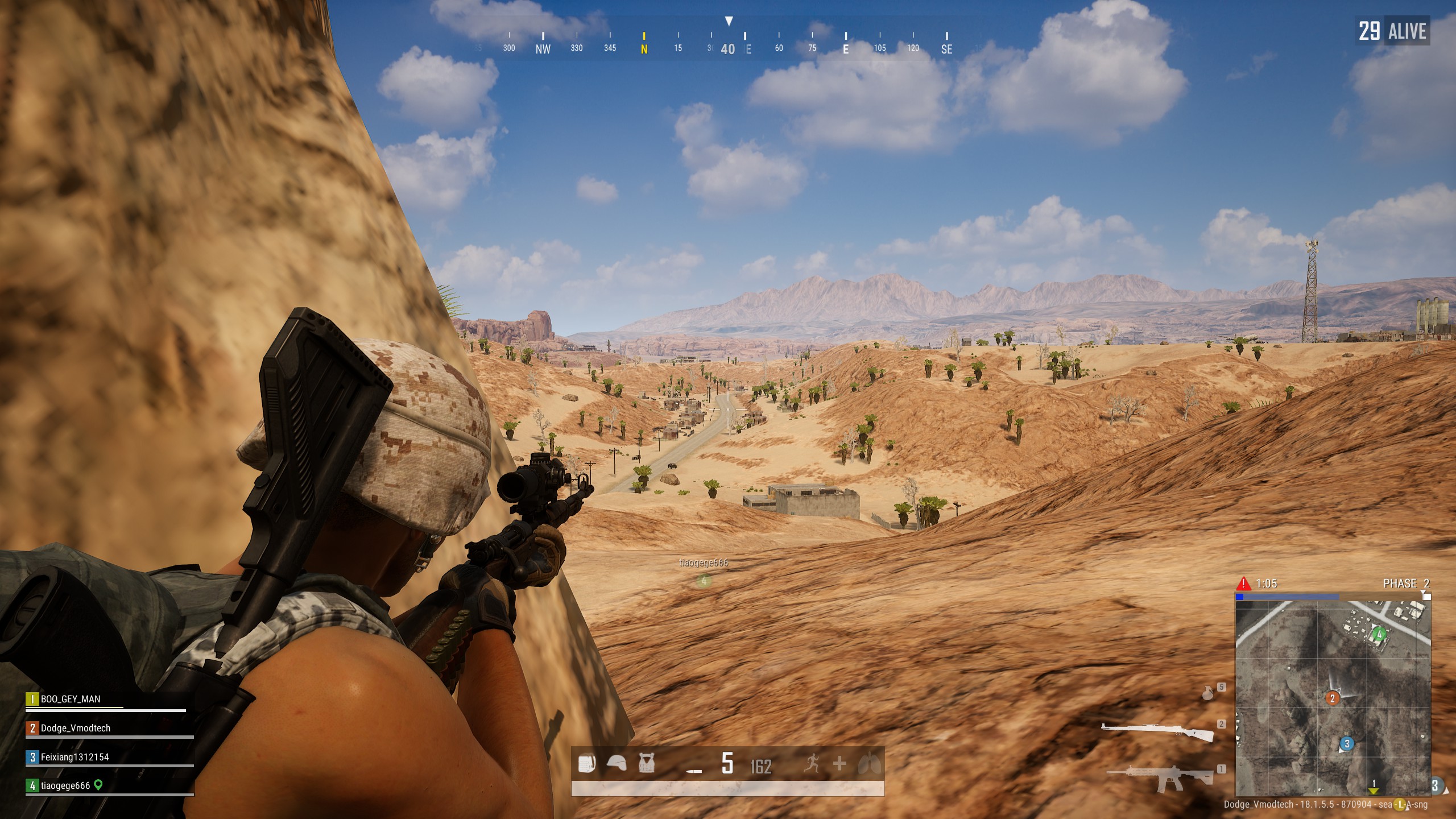Viewport: 1456px width, 819px height.
Task: Choose Feixiang1312154 from the squad list
Action: pos(74,757)
